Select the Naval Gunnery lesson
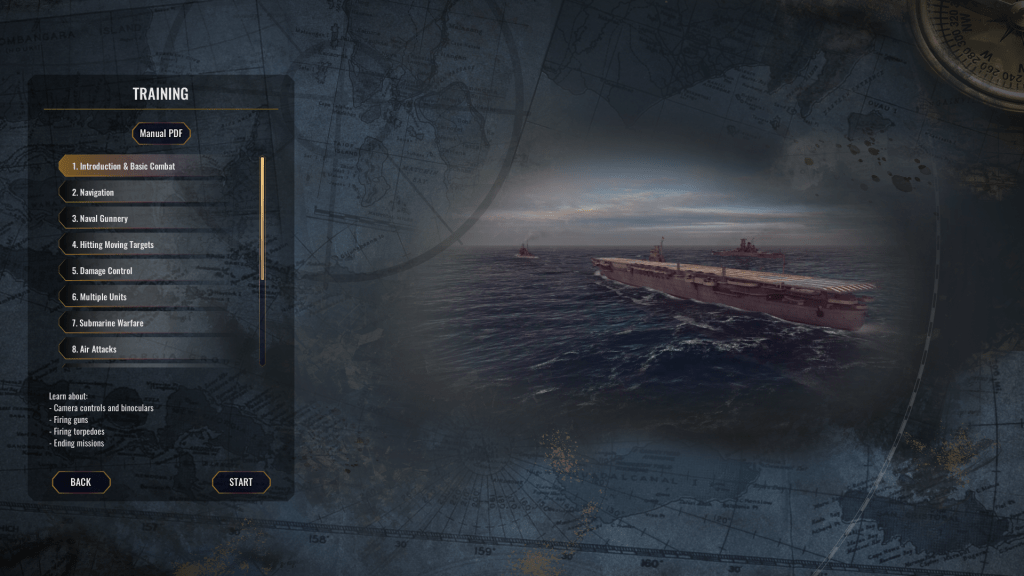The image size is (1024, 576). pyautogui.click(x=100, y=218)
